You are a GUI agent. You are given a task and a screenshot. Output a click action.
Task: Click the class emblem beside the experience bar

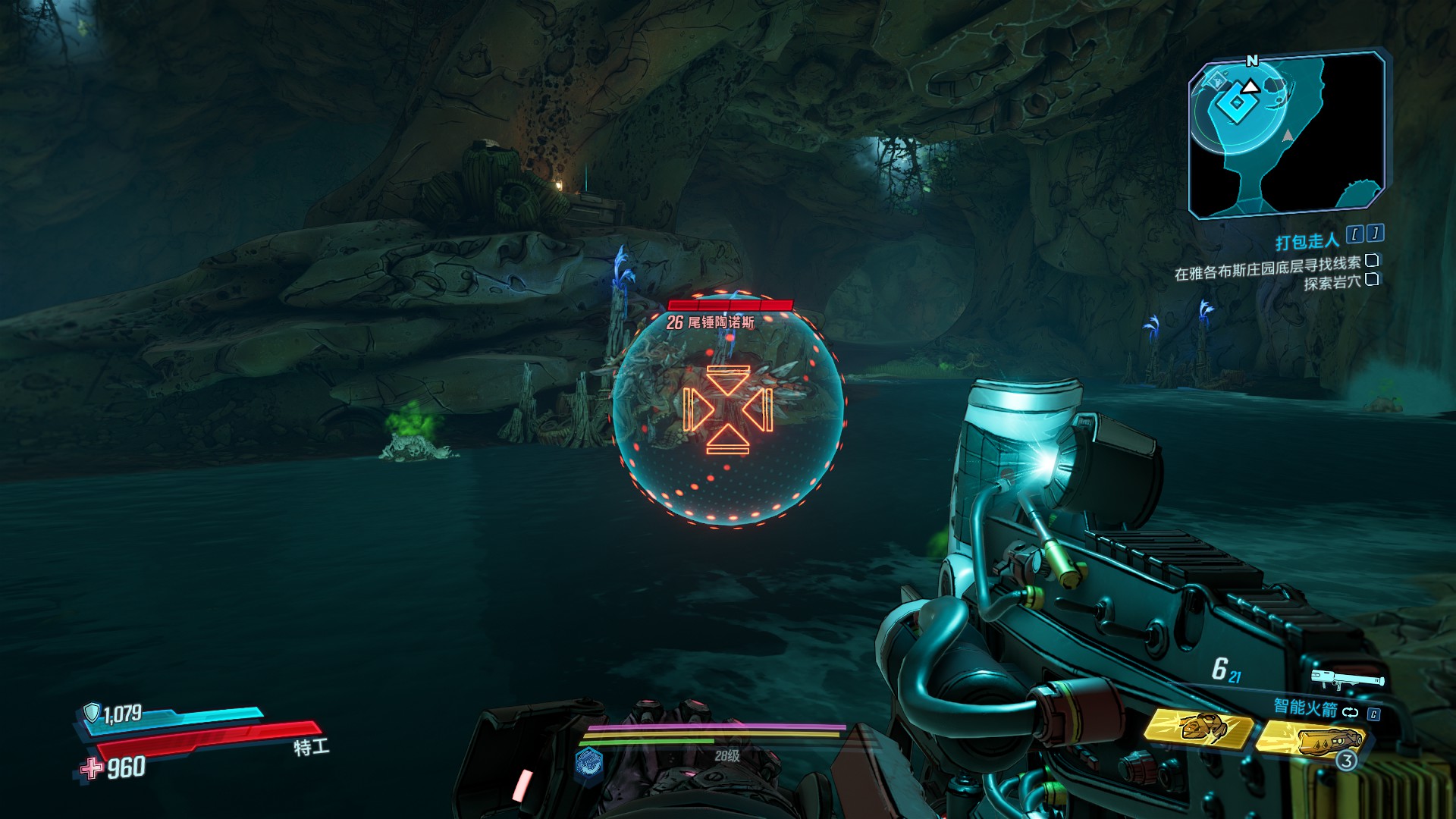[x=588, y=761]
